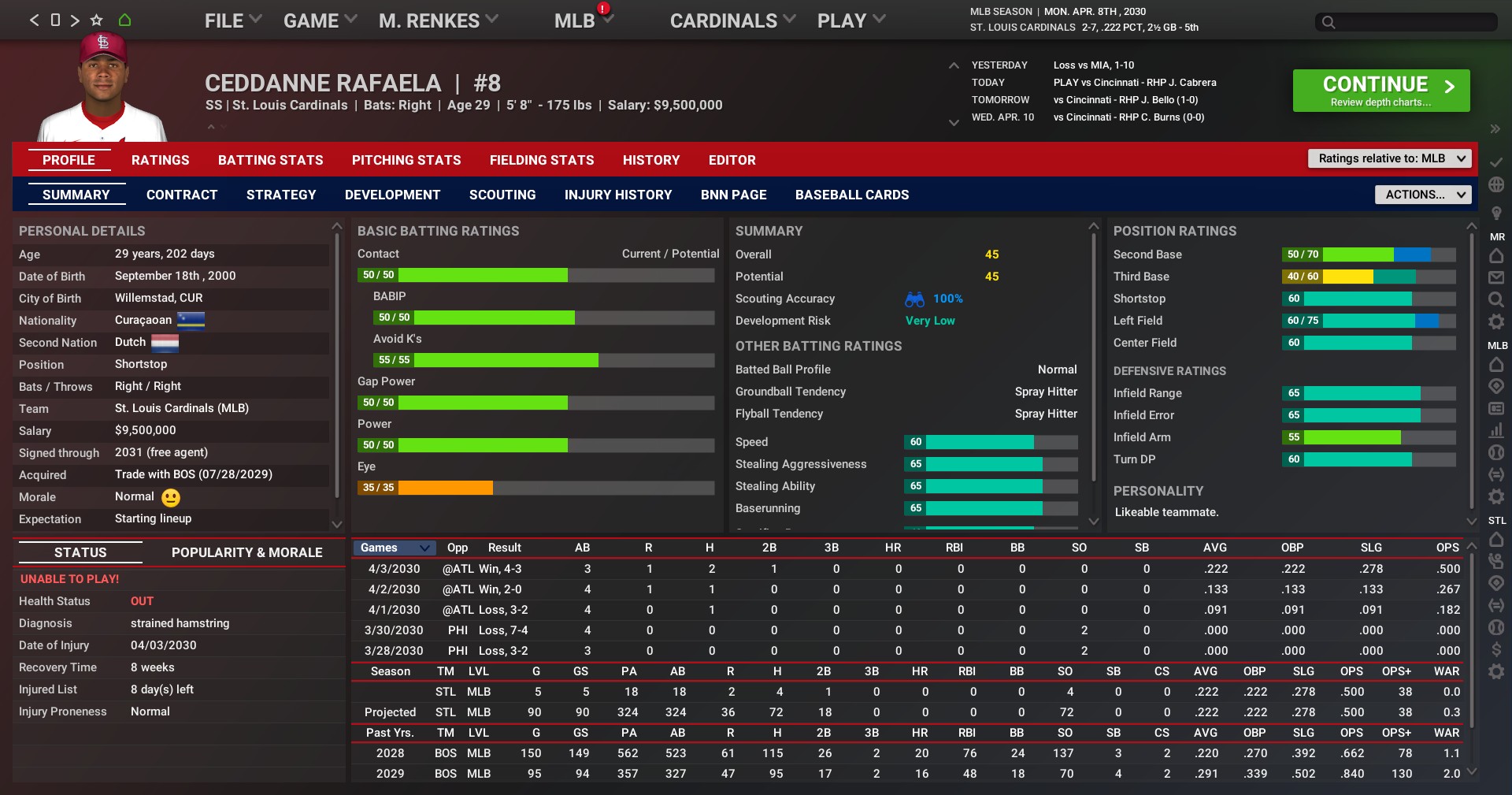Viewport: 1512px width, 795px height.
Task: Open the Cardinals team menu
Action: tap(732, 21)
